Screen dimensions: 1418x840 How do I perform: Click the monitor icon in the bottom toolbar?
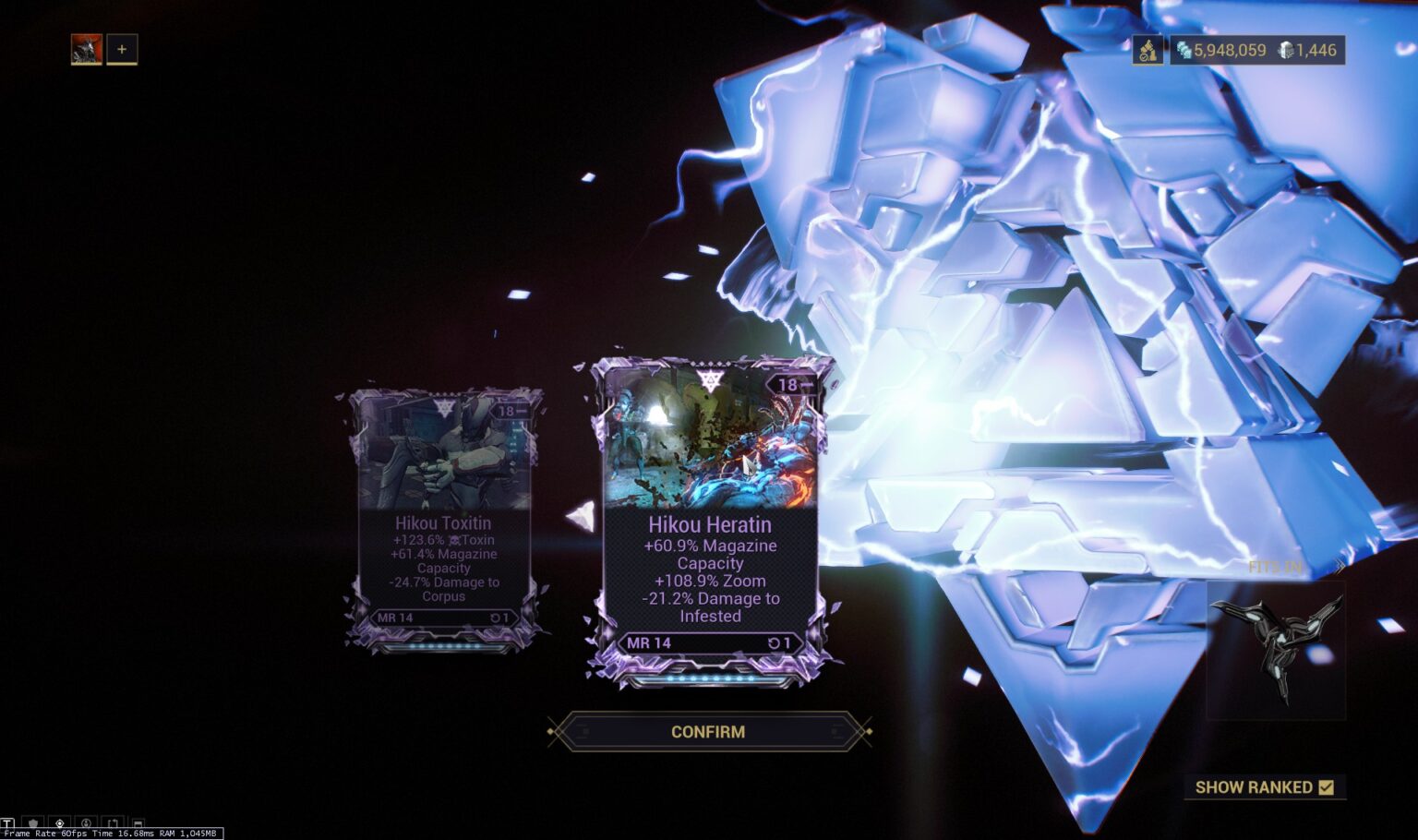click(x=138, y=822)
